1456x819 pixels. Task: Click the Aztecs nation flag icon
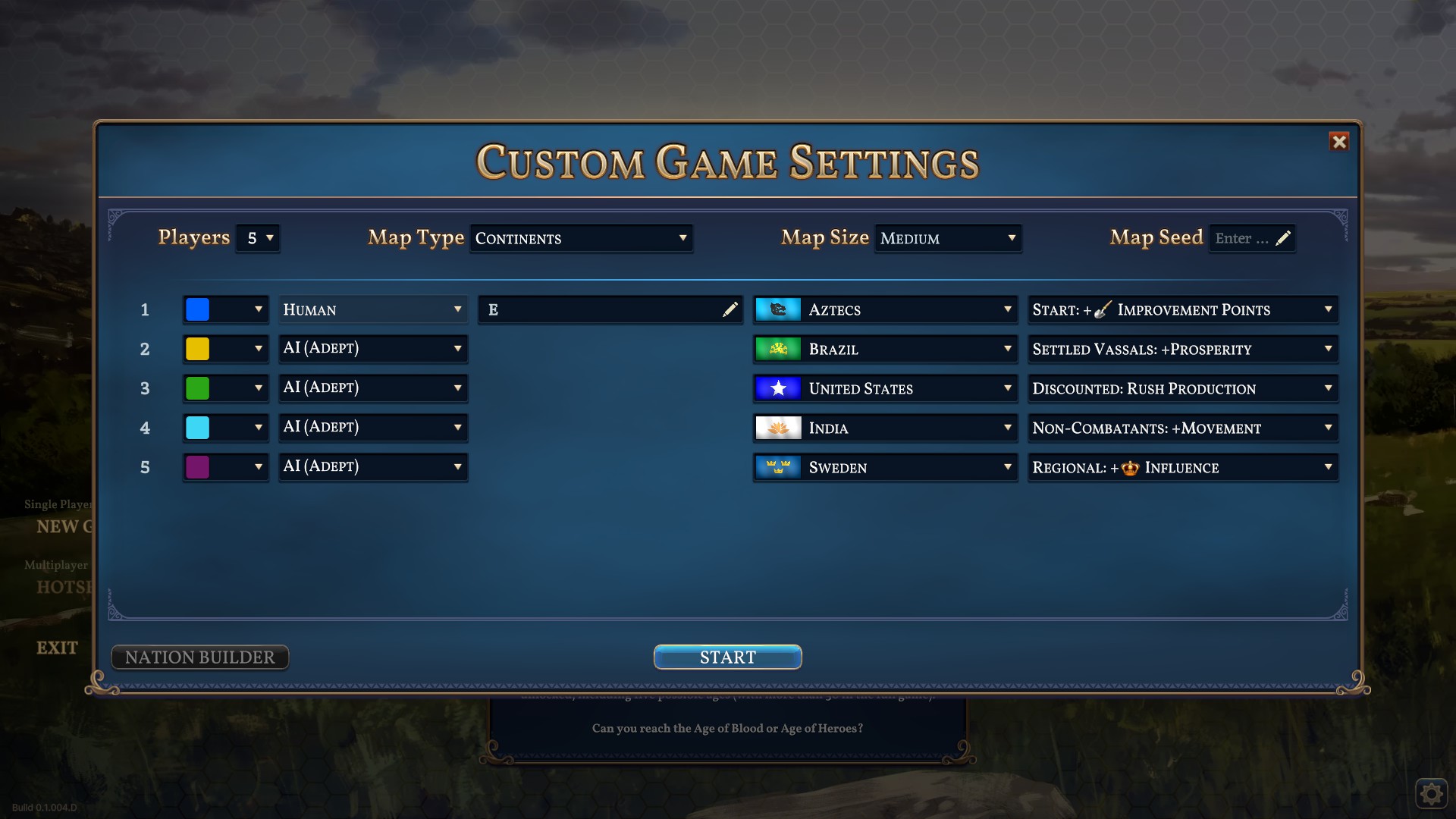[777, 309]
